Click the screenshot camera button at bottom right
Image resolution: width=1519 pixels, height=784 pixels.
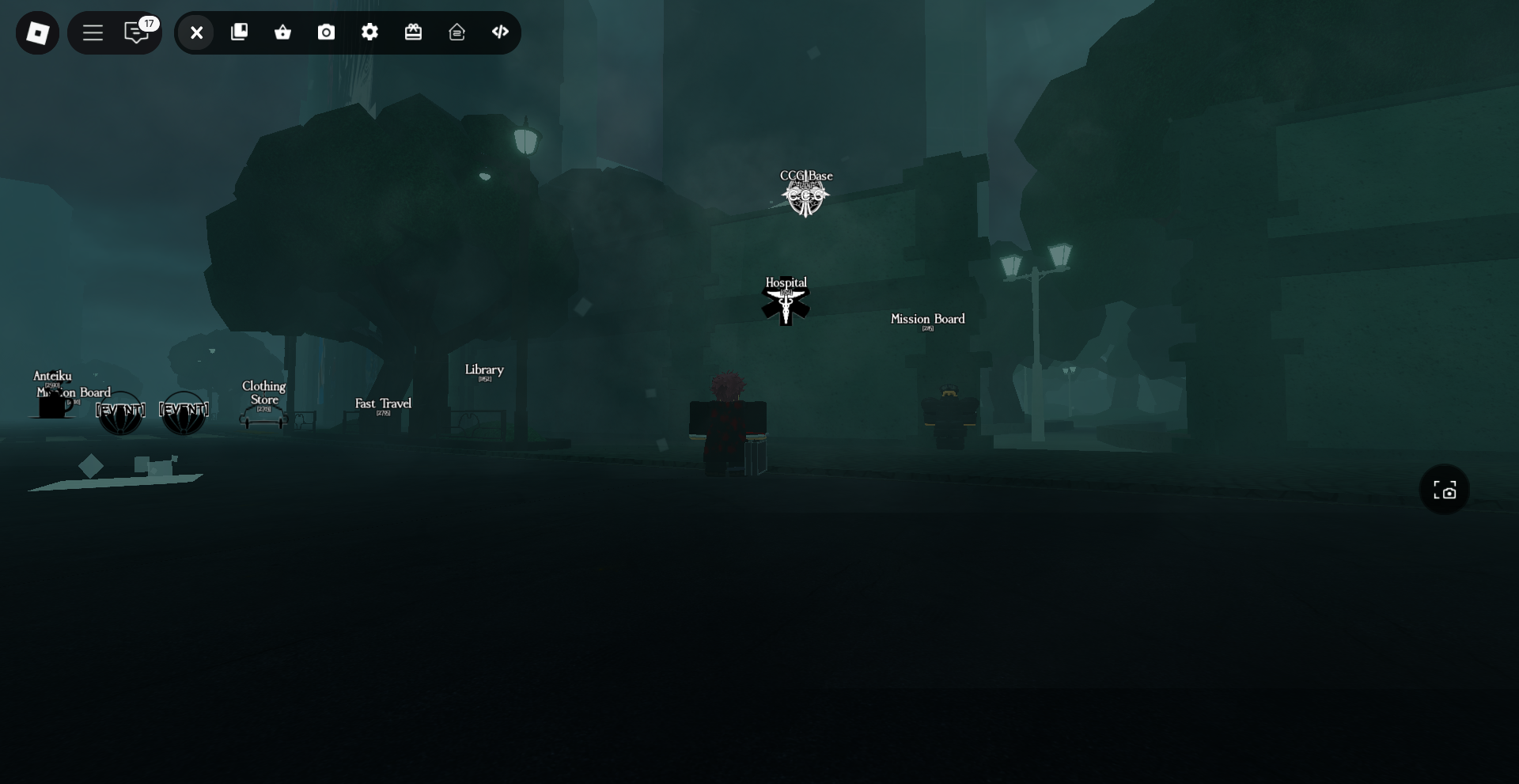coord(1444,490)
